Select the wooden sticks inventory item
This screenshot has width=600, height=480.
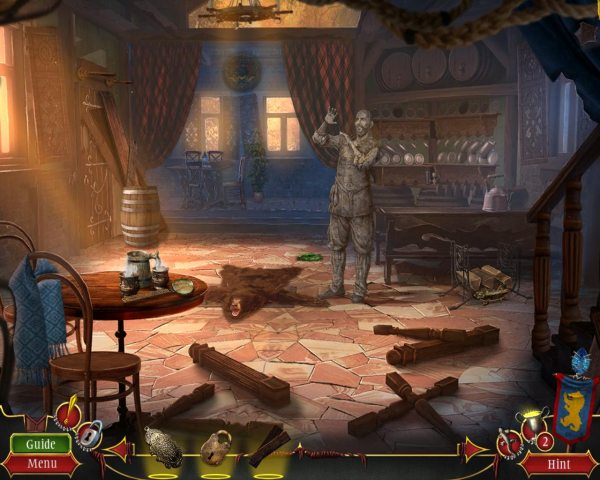268,446
